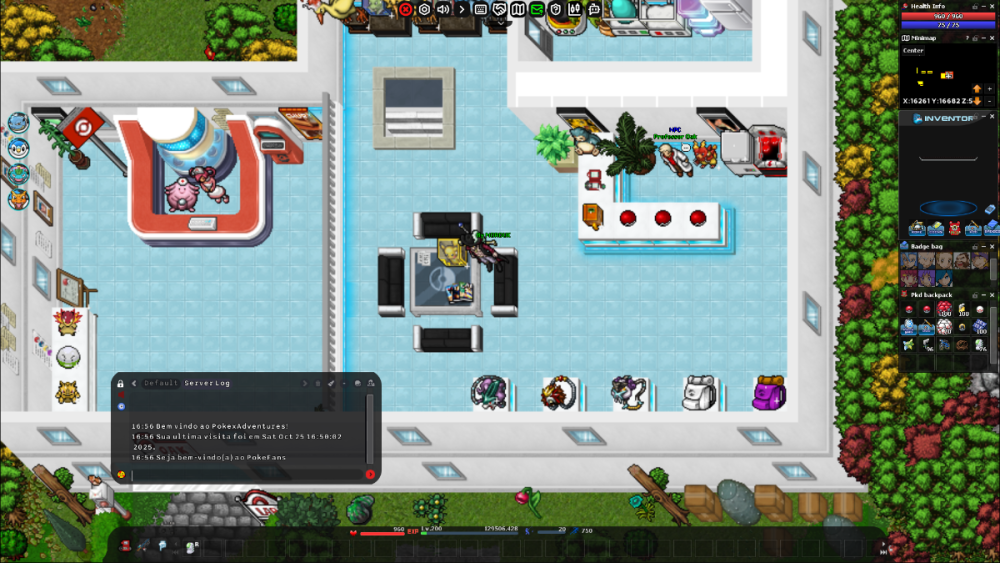This screenshot has width=1000, height=563.
Task: Close the Health Info panel
Action: click(x=993, y=6)
